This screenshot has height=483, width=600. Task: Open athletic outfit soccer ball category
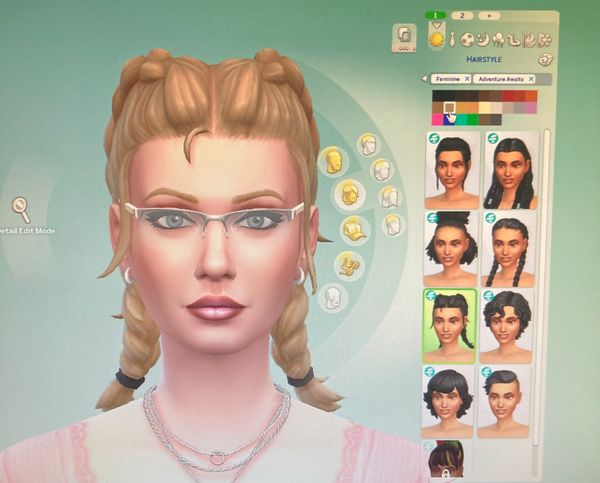pos(467,40)
